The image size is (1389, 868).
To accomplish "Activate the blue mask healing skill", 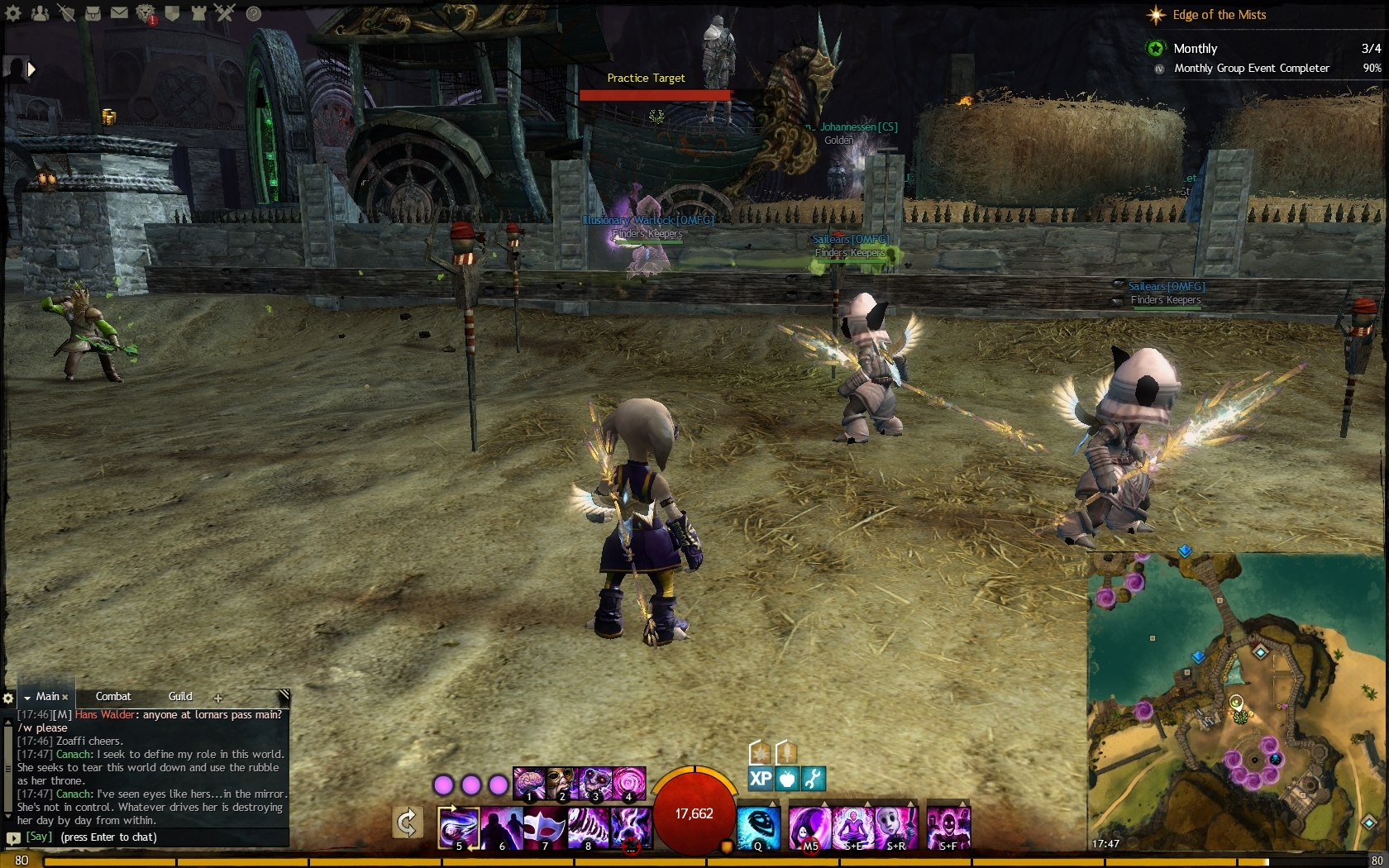I will point(758,827).
